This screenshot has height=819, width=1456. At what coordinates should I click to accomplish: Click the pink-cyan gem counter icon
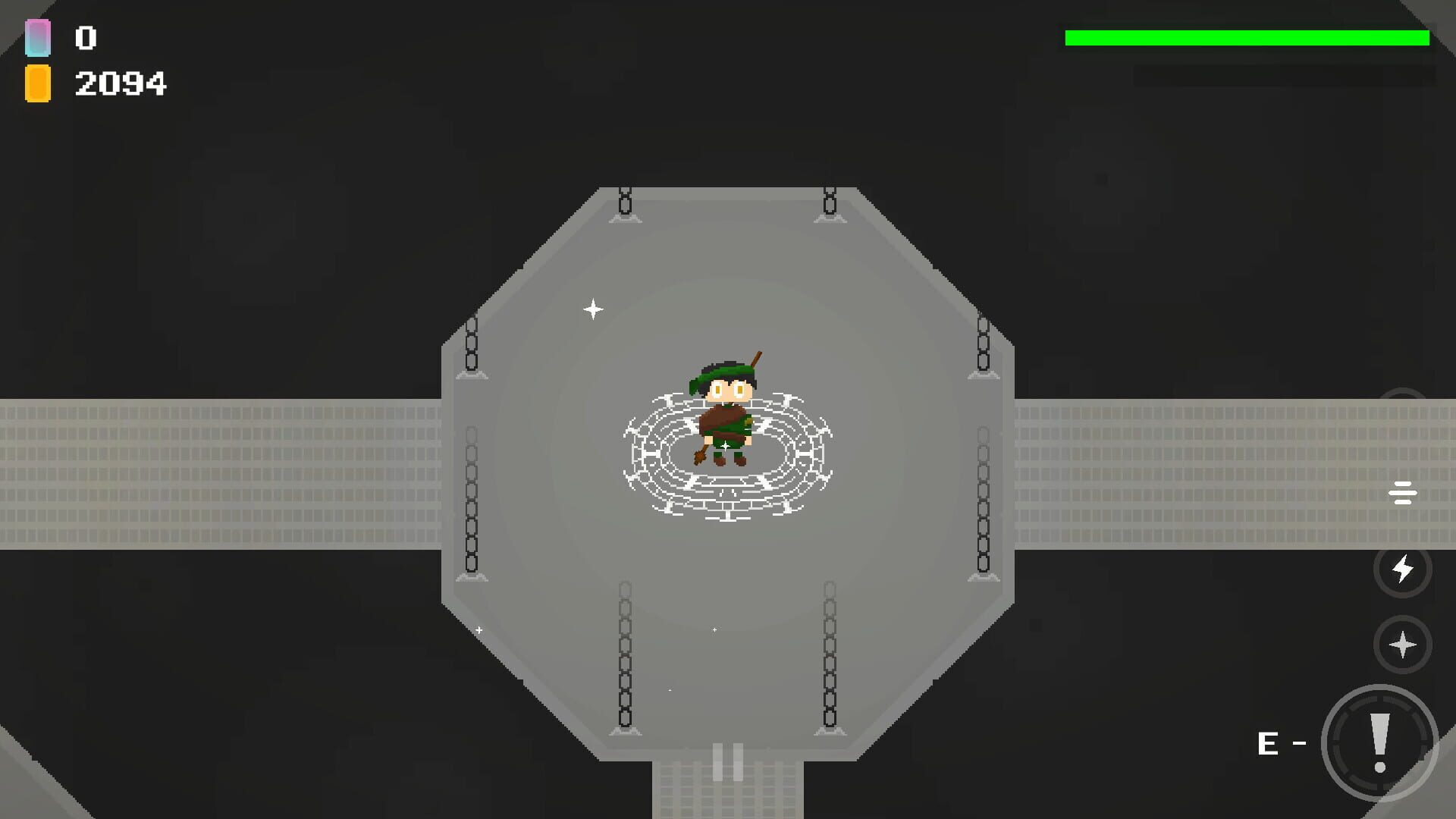point(37,37)
